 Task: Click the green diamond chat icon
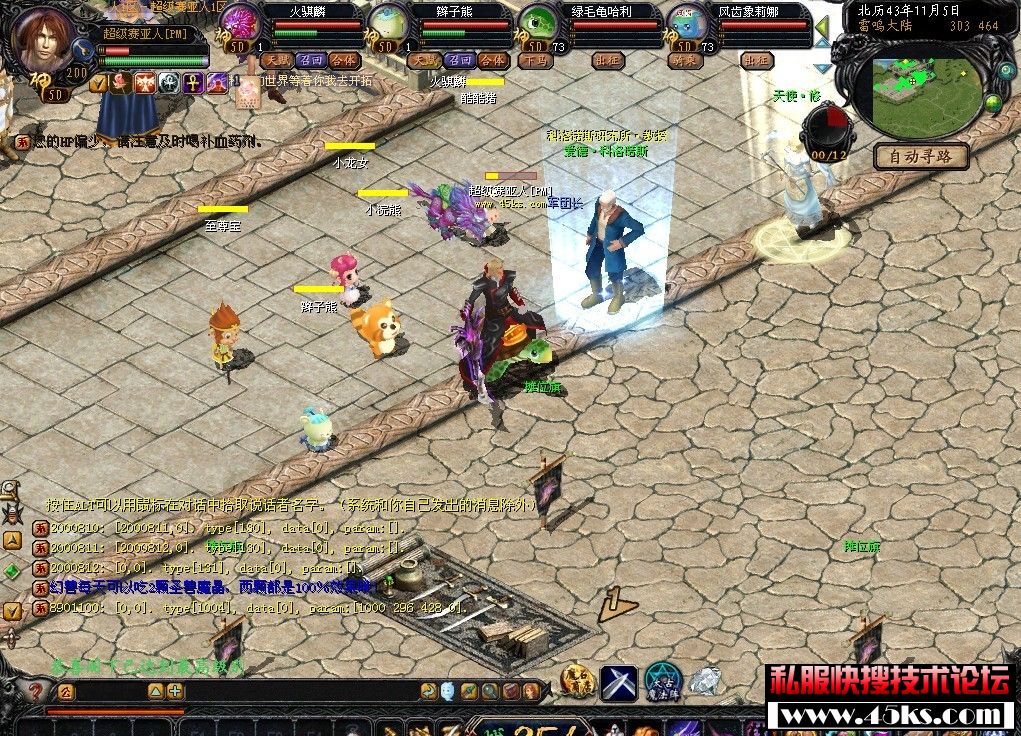coord(12,571)
